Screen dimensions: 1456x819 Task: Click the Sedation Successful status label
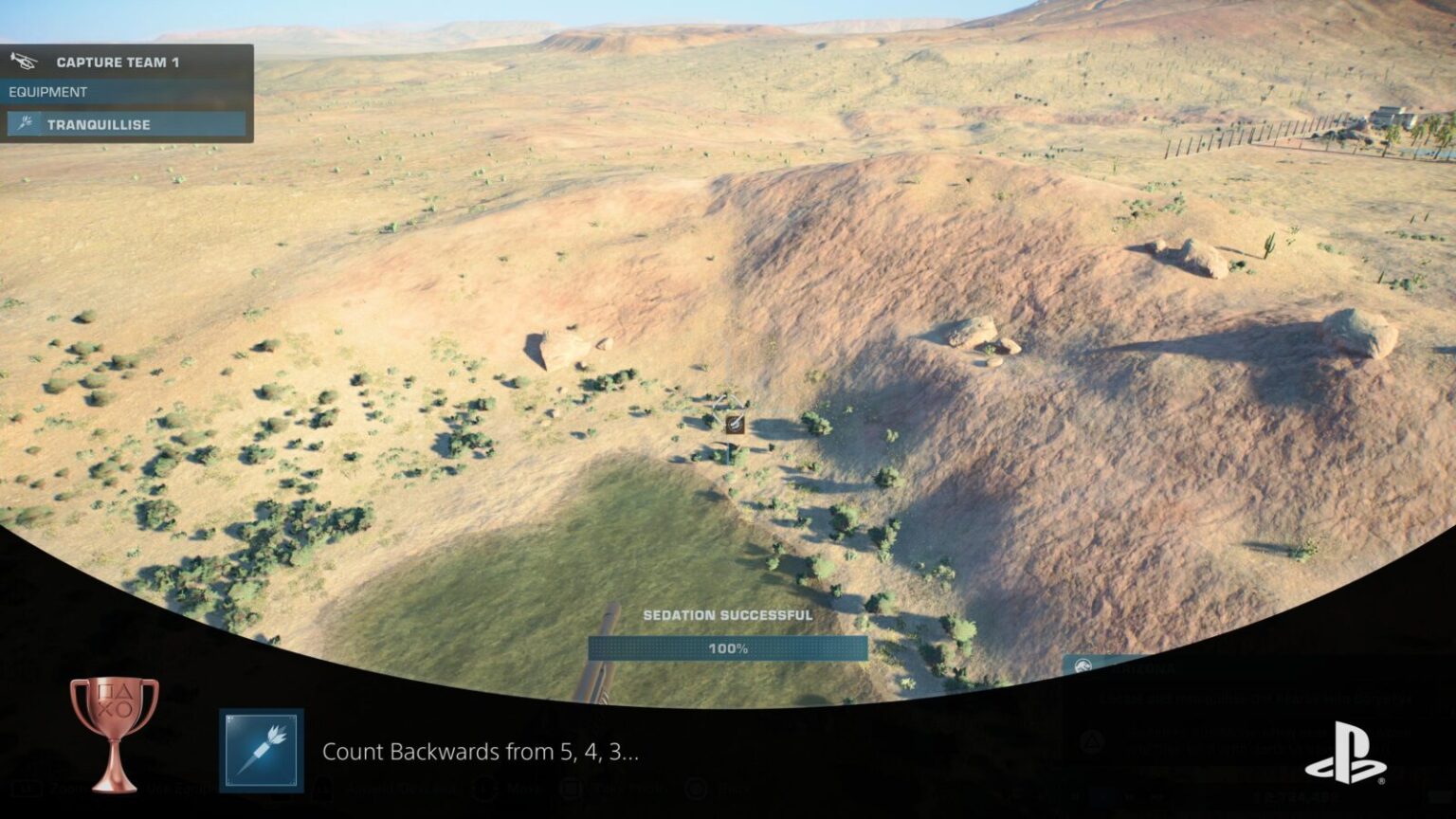(x=727, y=614)
